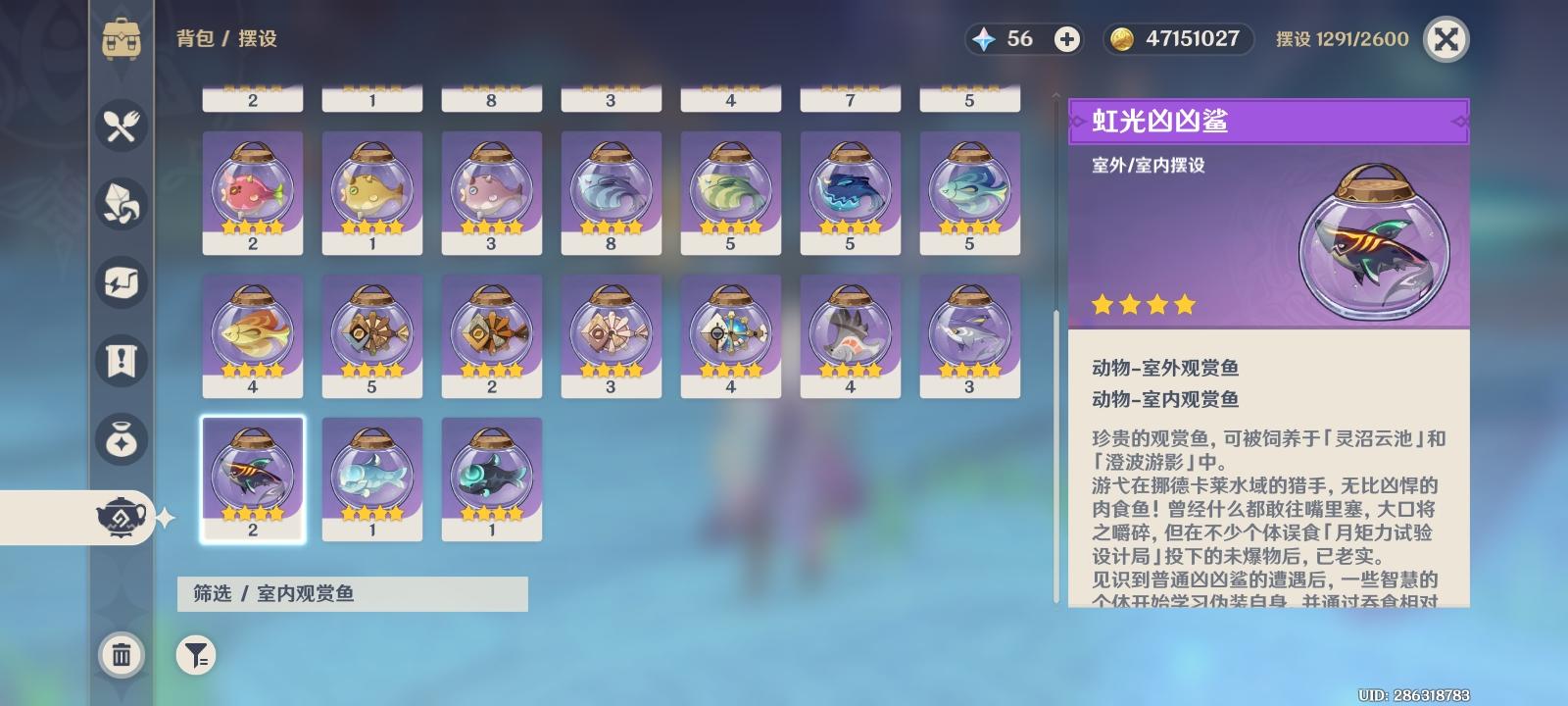The height and width of the screenshot is (706, 1568).
Task: Open the character development items sidebar icon
Action: [121, 282]
